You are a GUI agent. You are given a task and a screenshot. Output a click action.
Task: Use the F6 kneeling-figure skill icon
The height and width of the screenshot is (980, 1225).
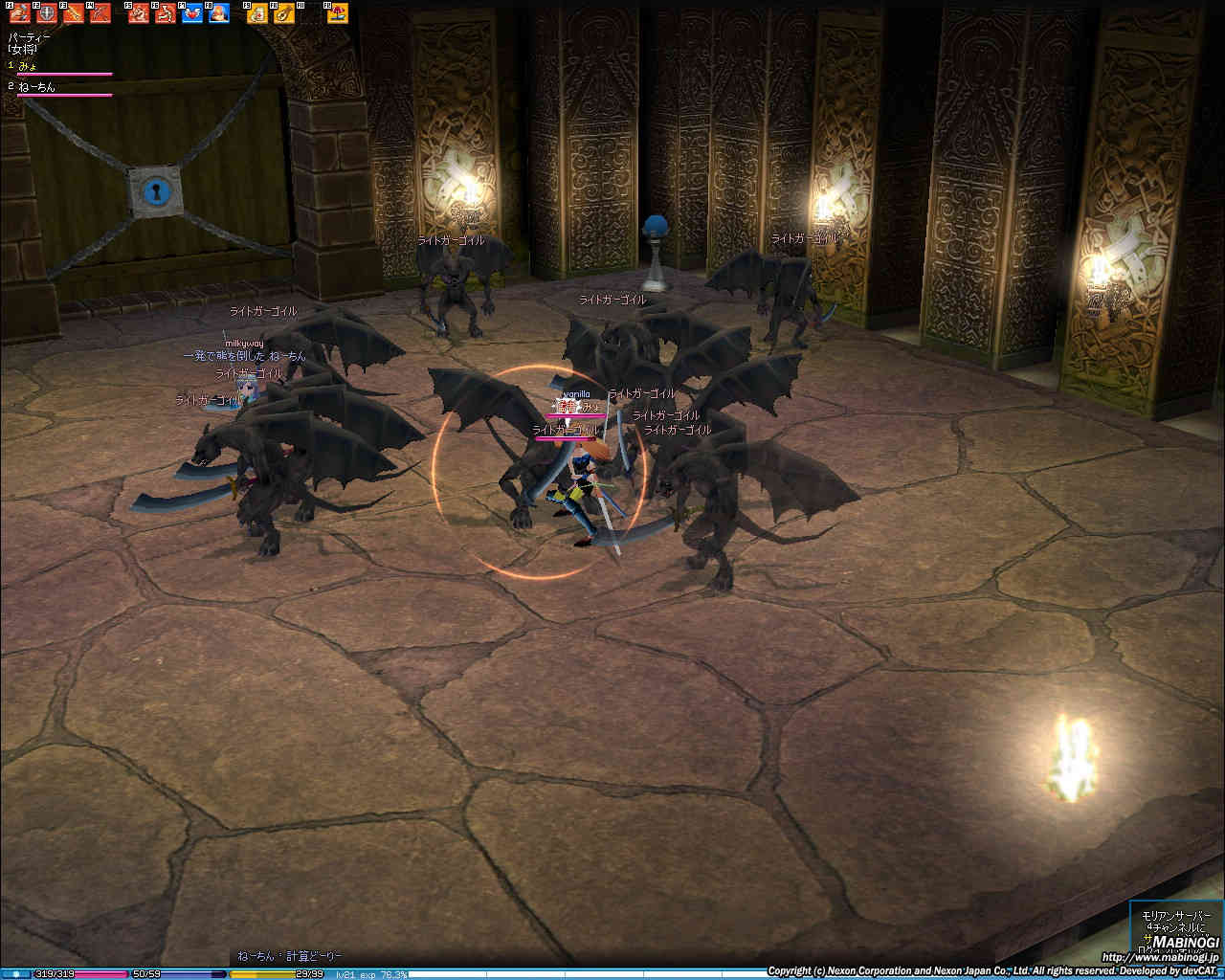(166, 13)
